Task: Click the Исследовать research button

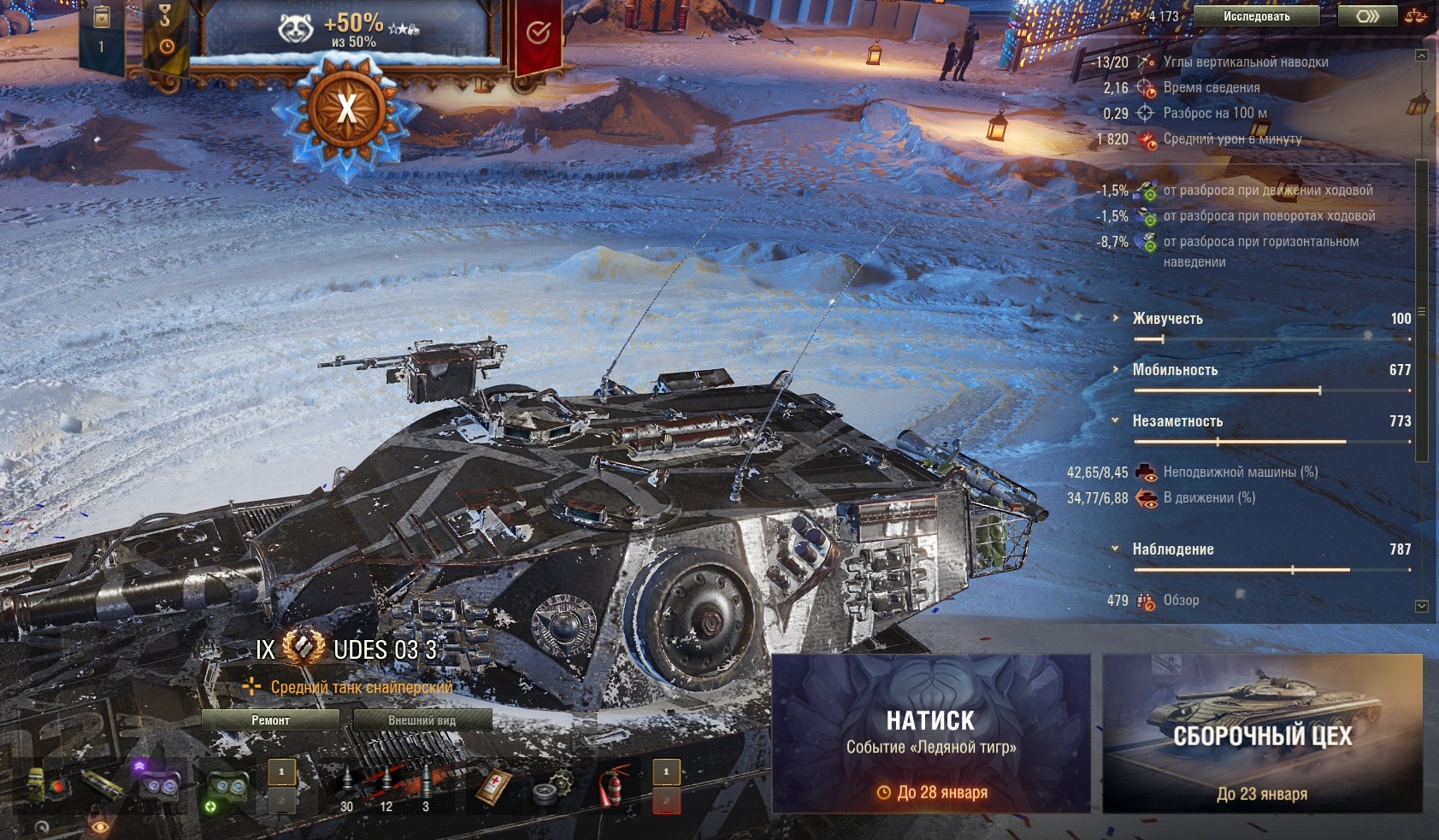Action: tap(1255, 16)
